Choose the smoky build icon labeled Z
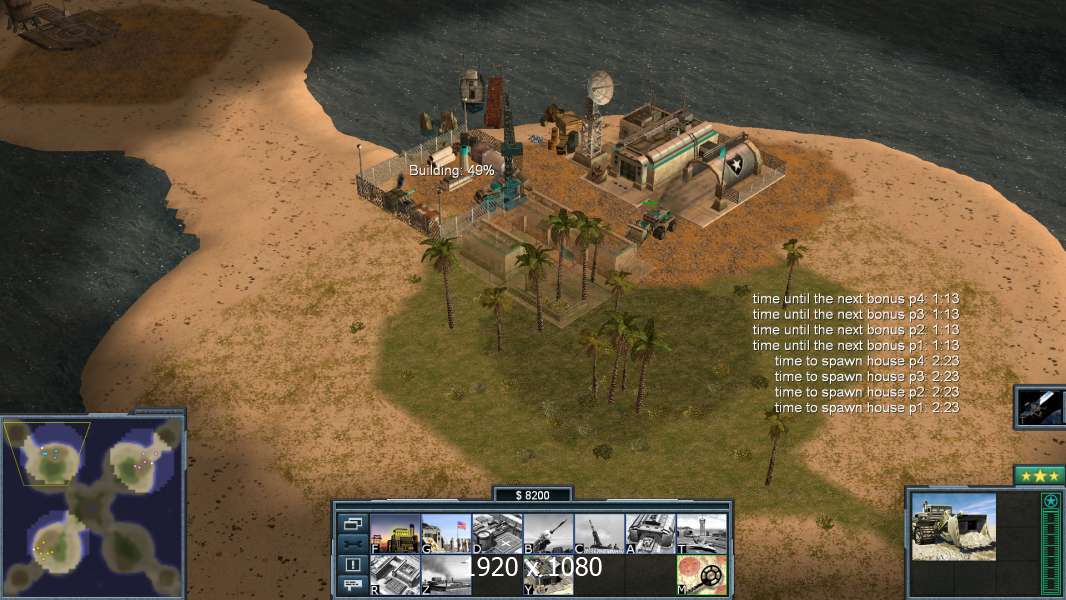Viewport: 1066px width, 600px height. 446,575
